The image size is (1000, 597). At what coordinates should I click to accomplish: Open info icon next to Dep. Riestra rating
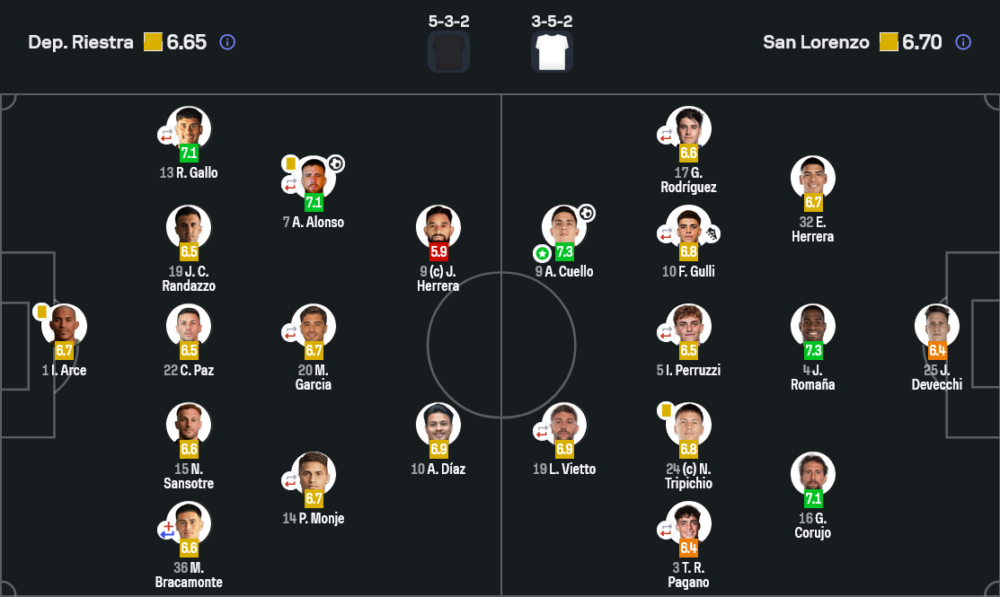click(227, 42)
